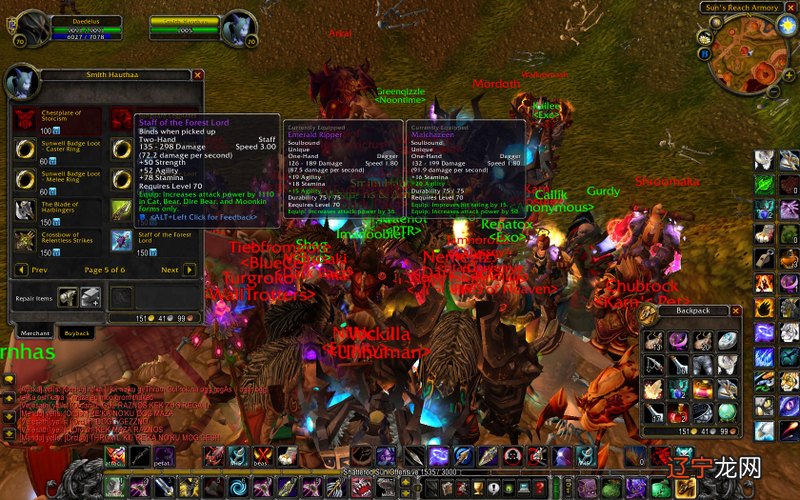Select Sunwell Badge Loot Melee Ring

(24, 180)
